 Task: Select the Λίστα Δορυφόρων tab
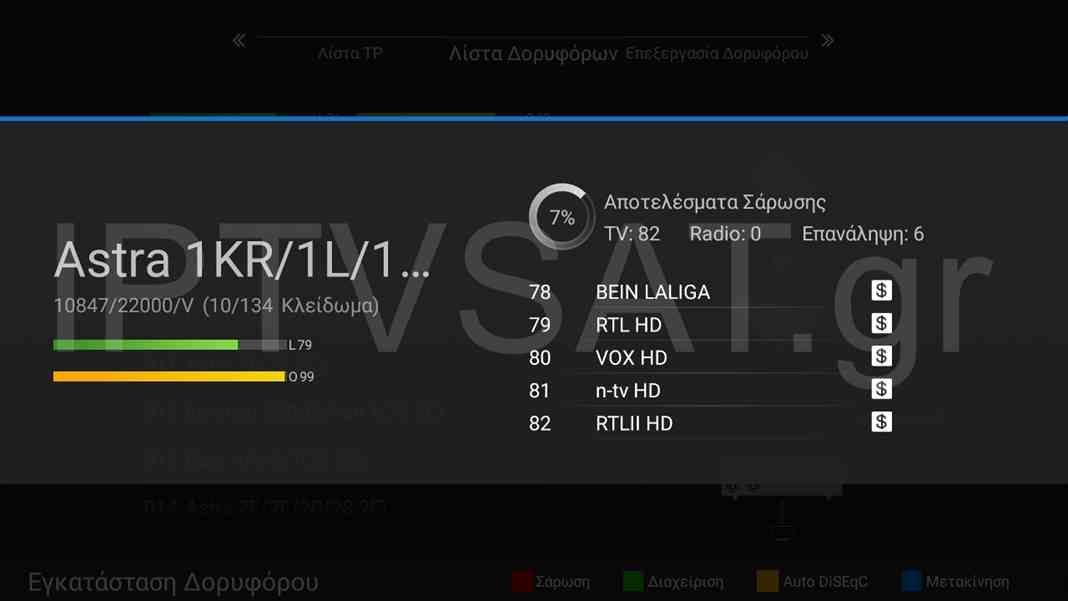pyautogui.click(x=533, y=53)
